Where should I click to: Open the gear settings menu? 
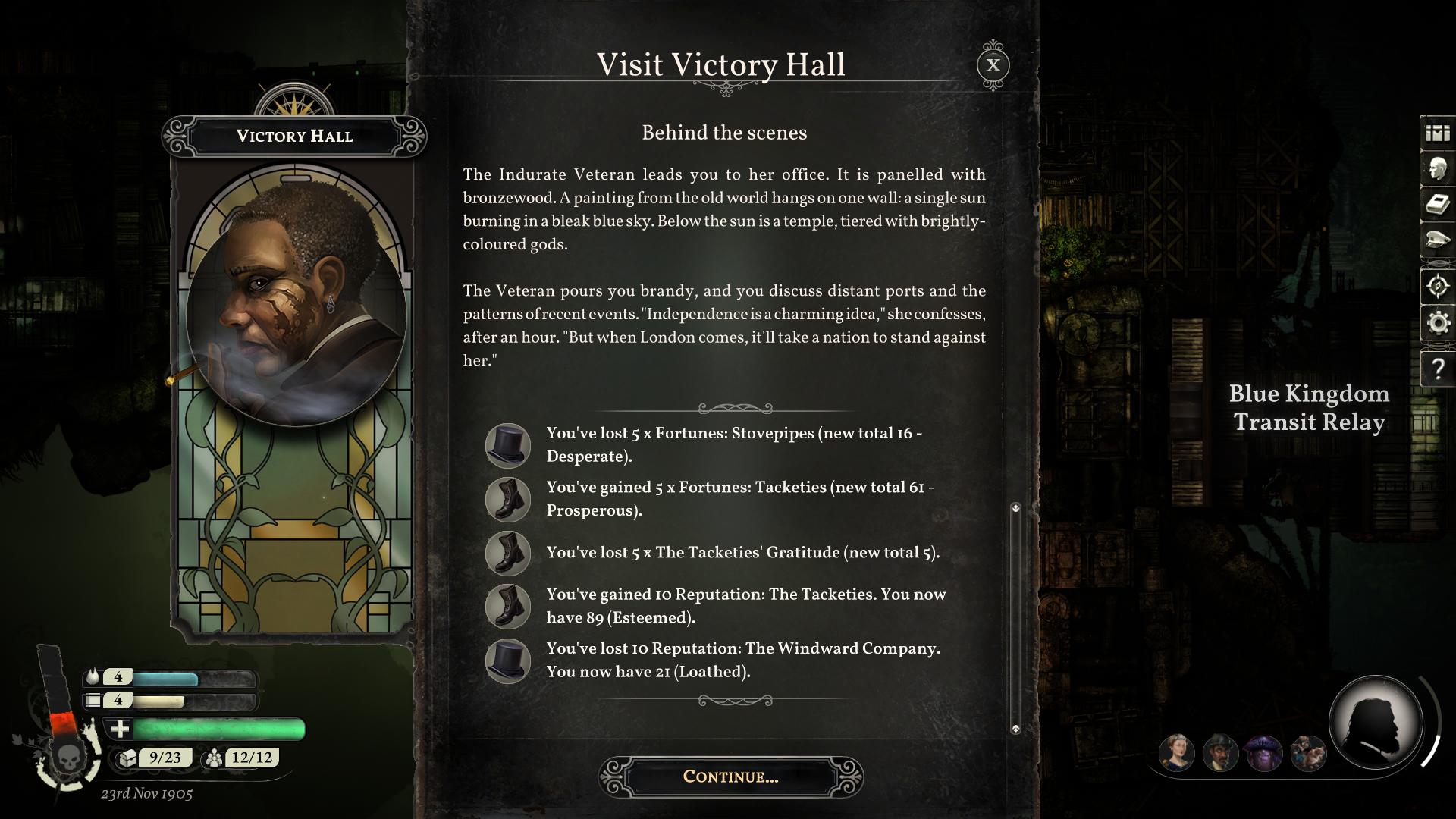(x=1437, y=324)
